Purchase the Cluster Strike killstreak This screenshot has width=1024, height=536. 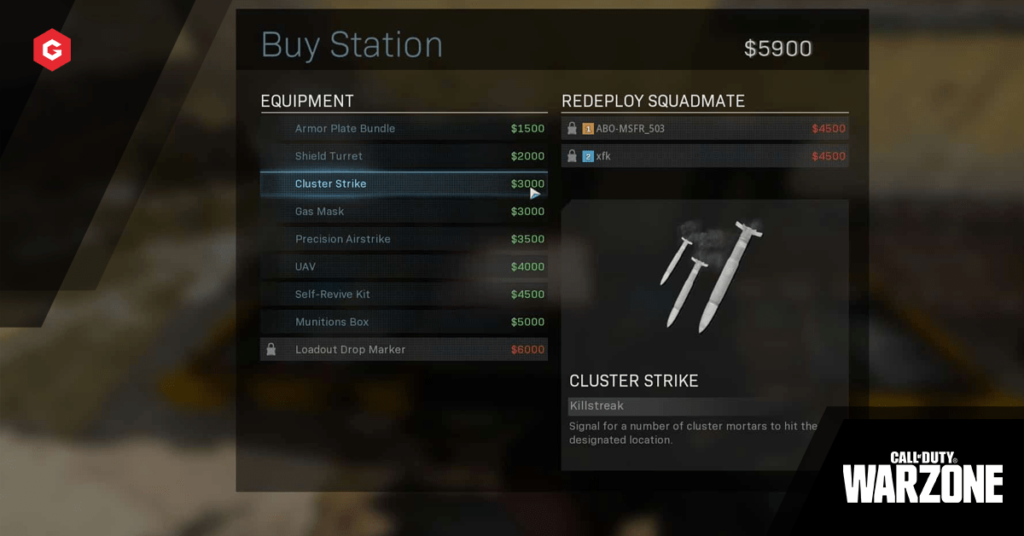click(x=403, y=184)
